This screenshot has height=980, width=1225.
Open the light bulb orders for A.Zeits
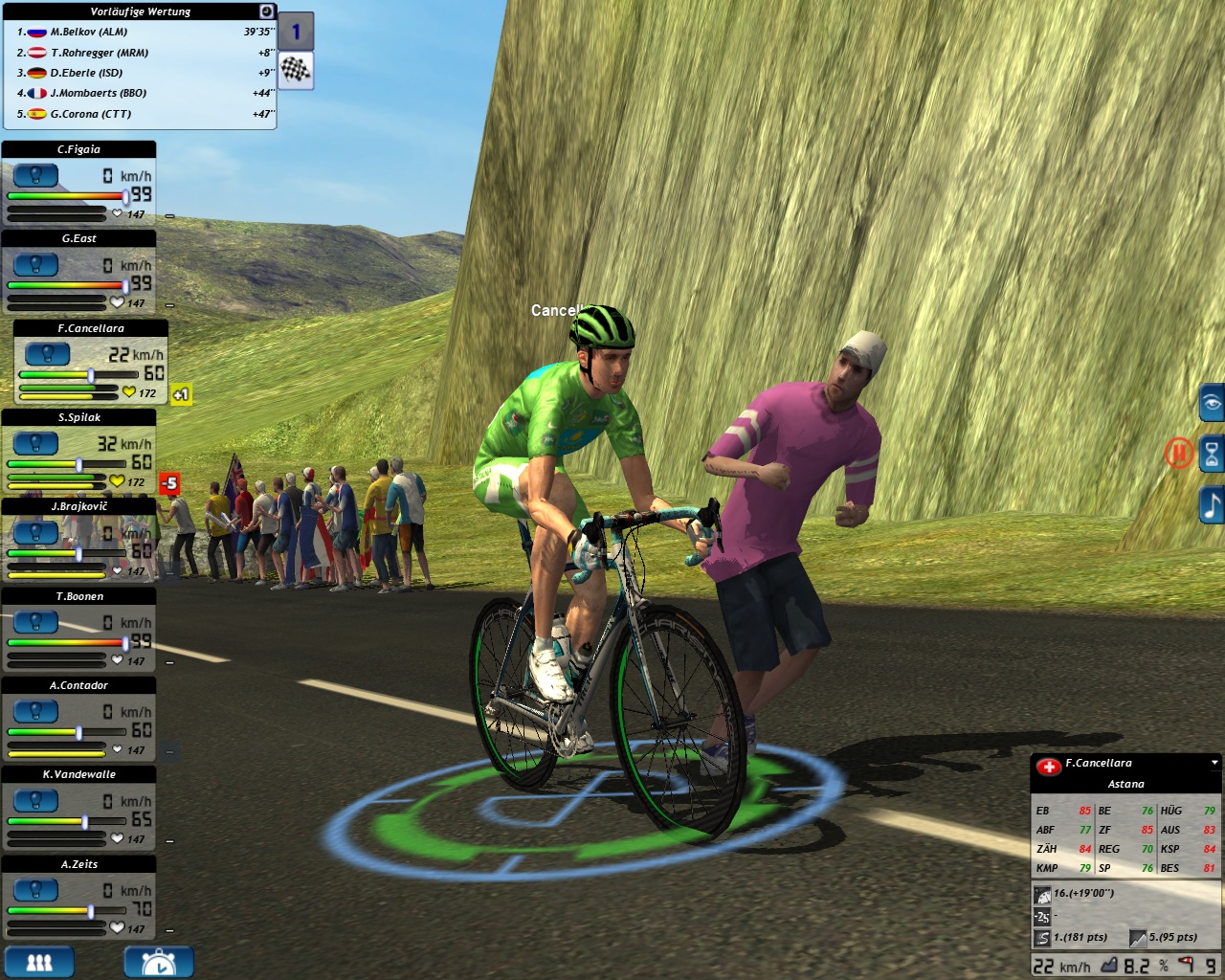[x=36, y=891]
